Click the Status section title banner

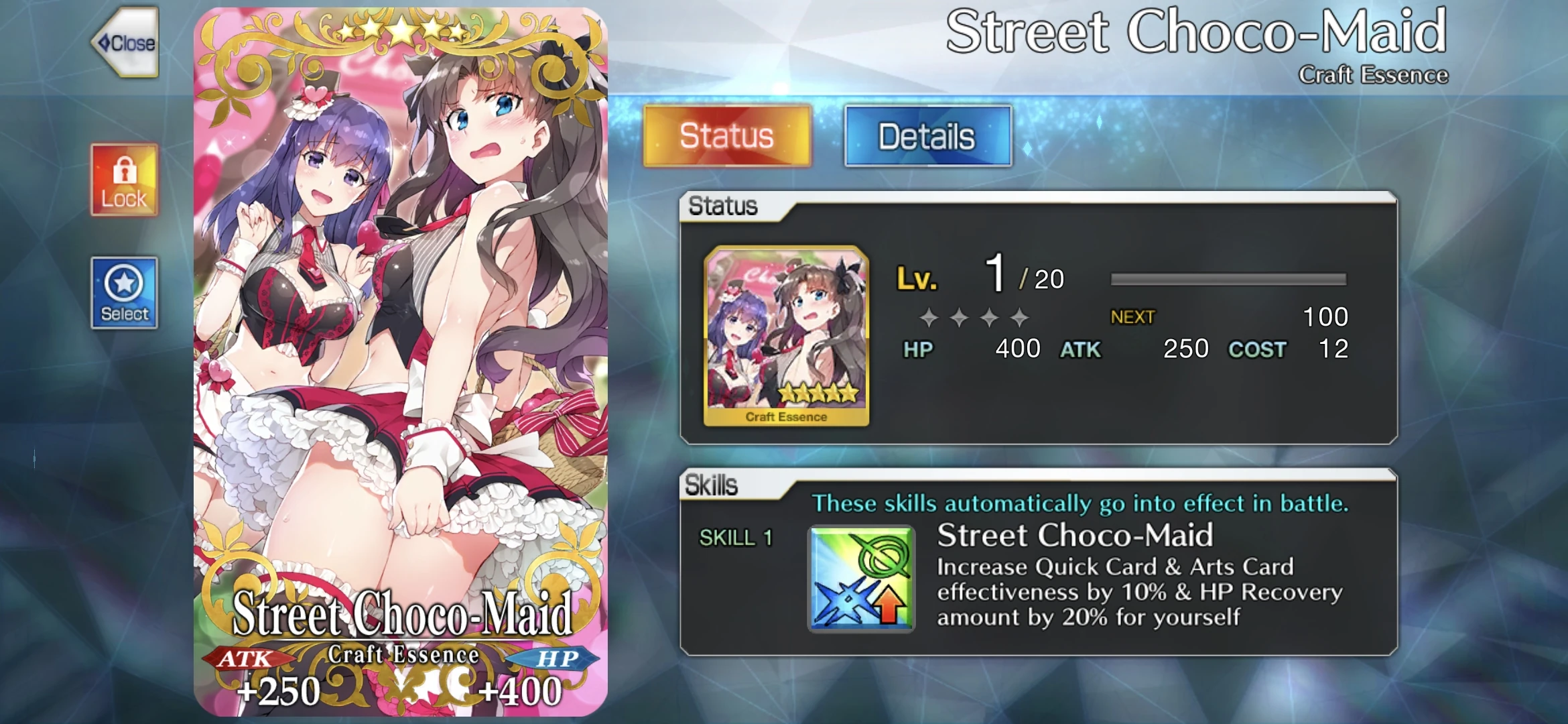pos(724,206)
